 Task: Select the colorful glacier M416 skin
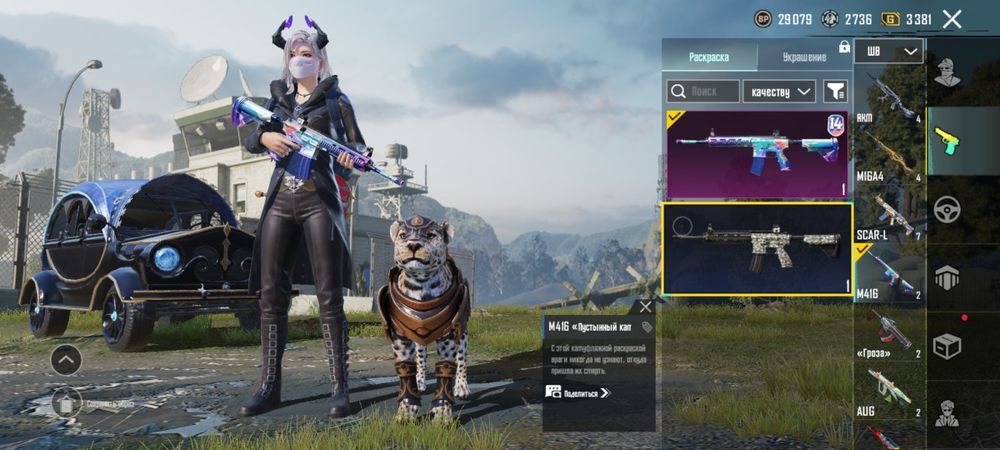point(757,154)
